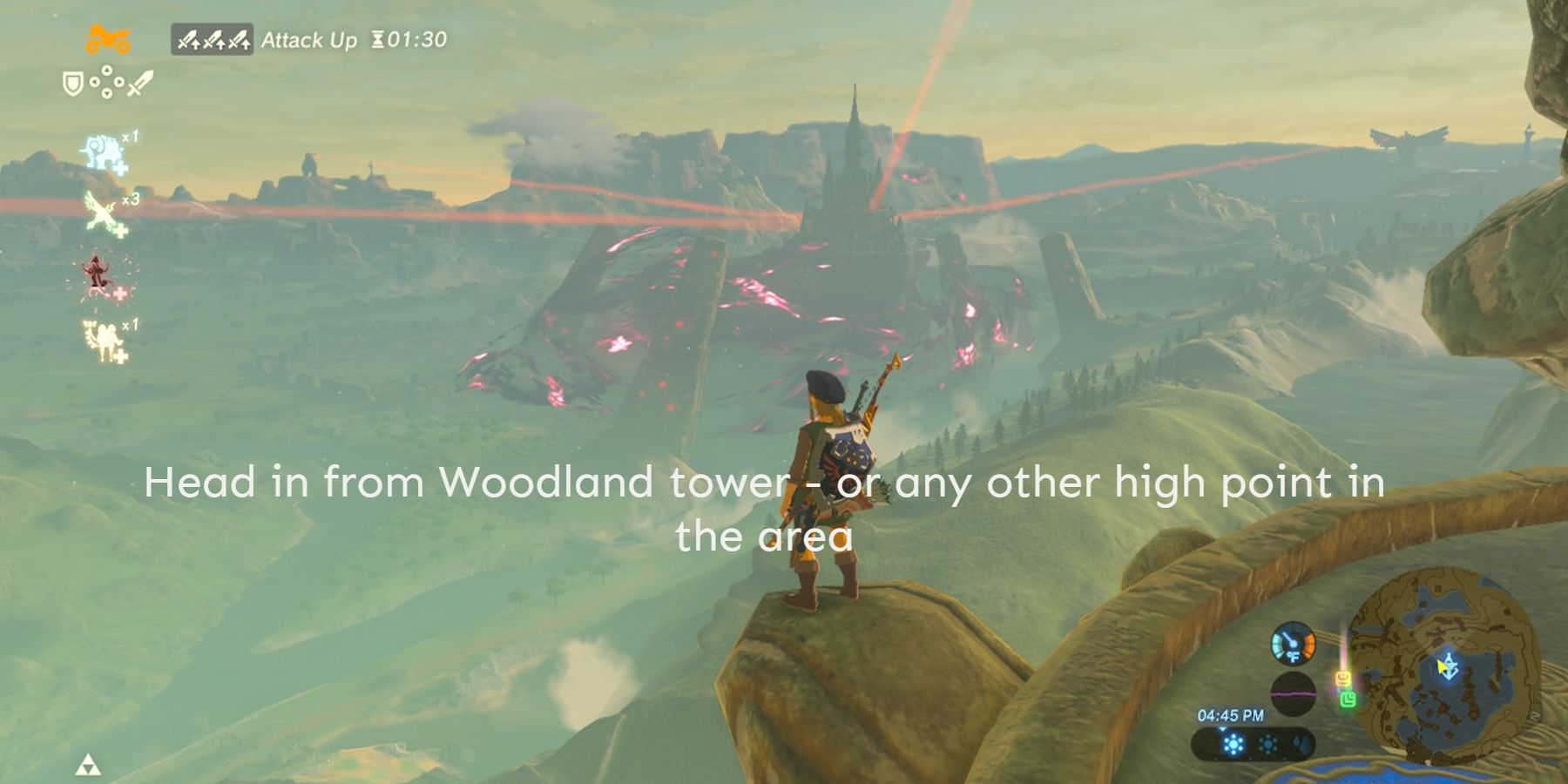Click the purple line on the noise meter
This screenshot has height=784, width=1568.
point(1293,694)
